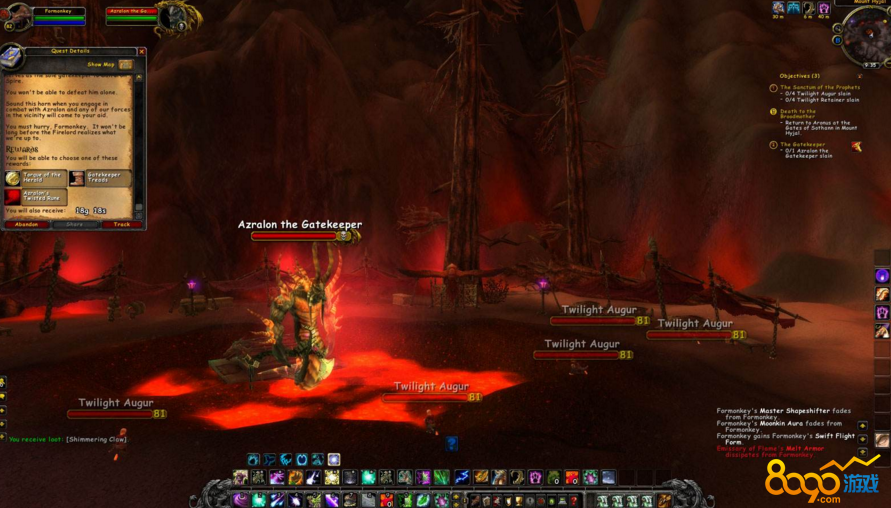Click the Shimmering Claw loot link
891x508 pixels.
[x=96, y=439]
